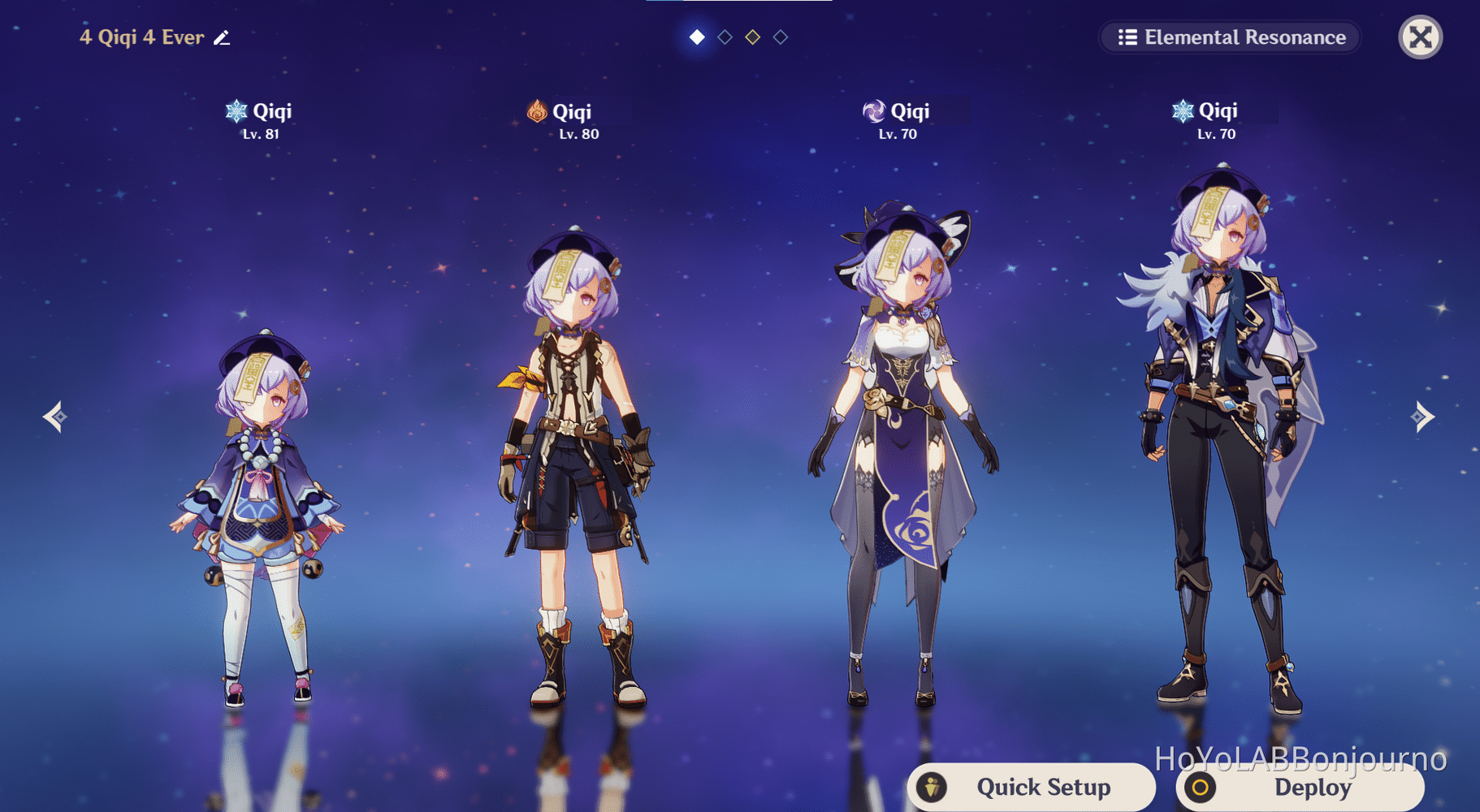Close the party setup screen with the X button
The image size is (1480, 812).
click(1419, 37)
